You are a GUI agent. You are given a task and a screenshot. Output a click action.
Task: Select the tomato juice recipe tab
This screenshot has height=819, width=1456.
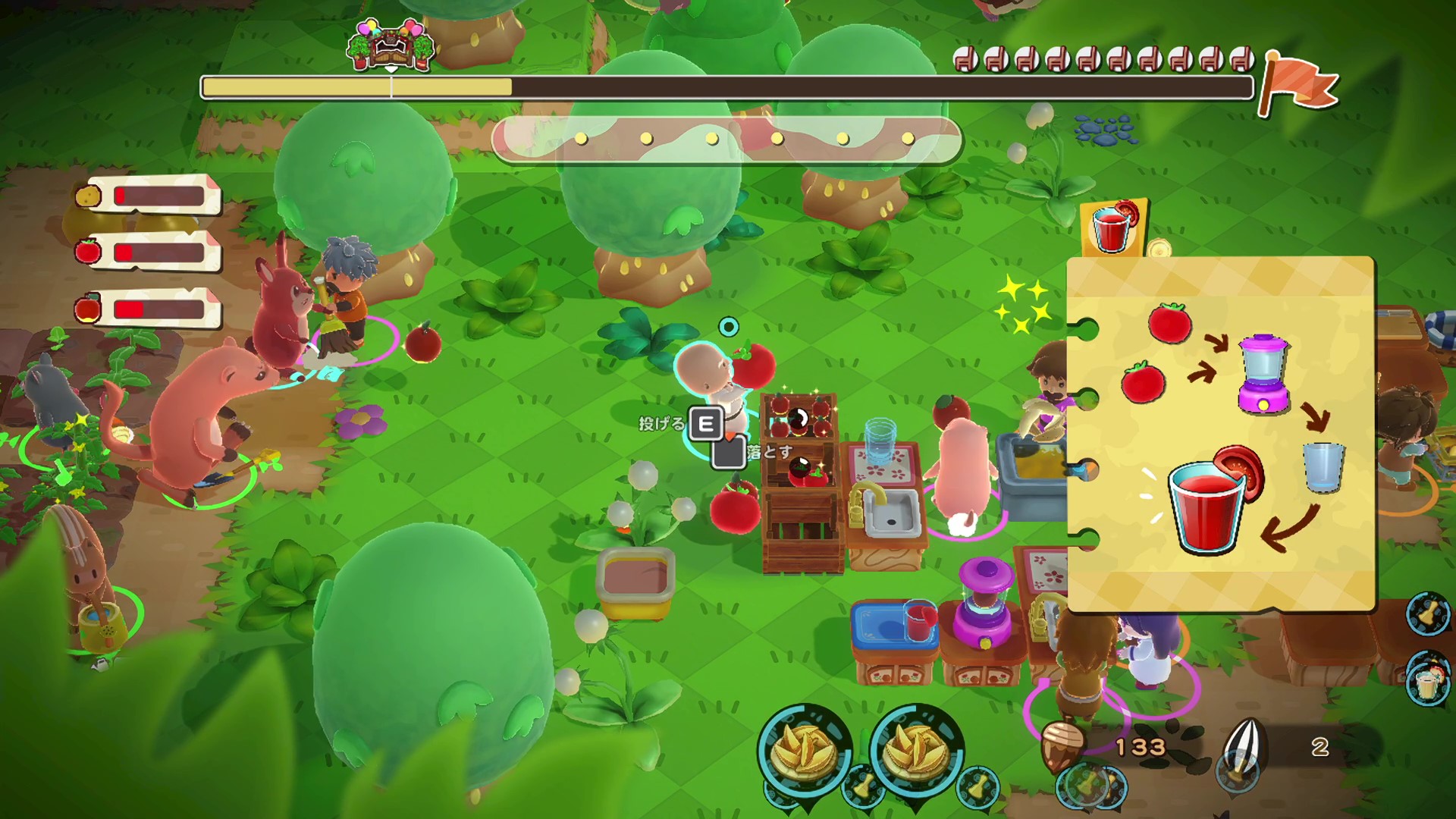(1112, 227)
